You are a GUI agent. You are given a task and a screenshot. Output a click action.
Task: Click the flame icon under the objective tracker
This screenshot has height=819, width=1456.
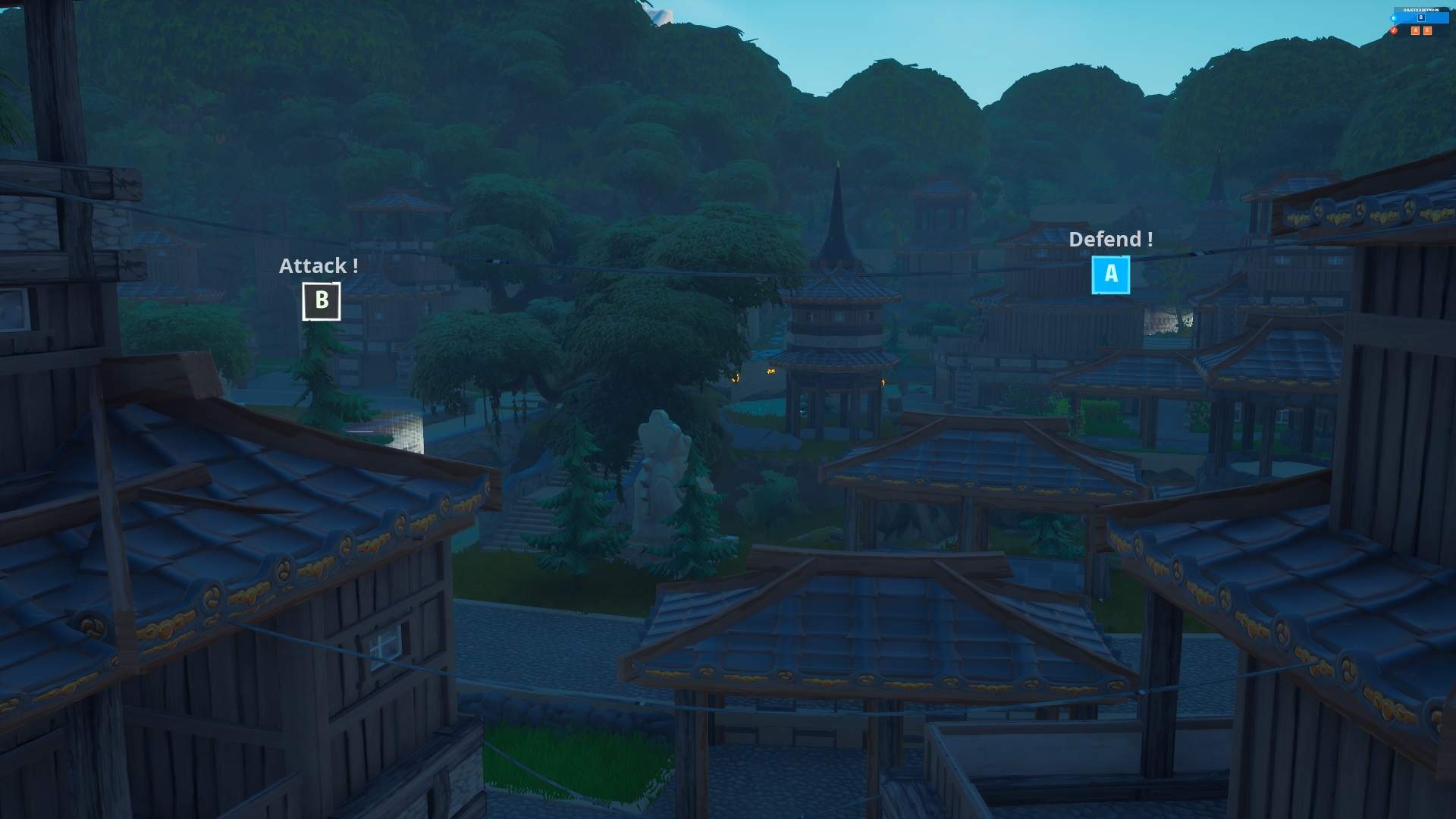(1394, 31)
